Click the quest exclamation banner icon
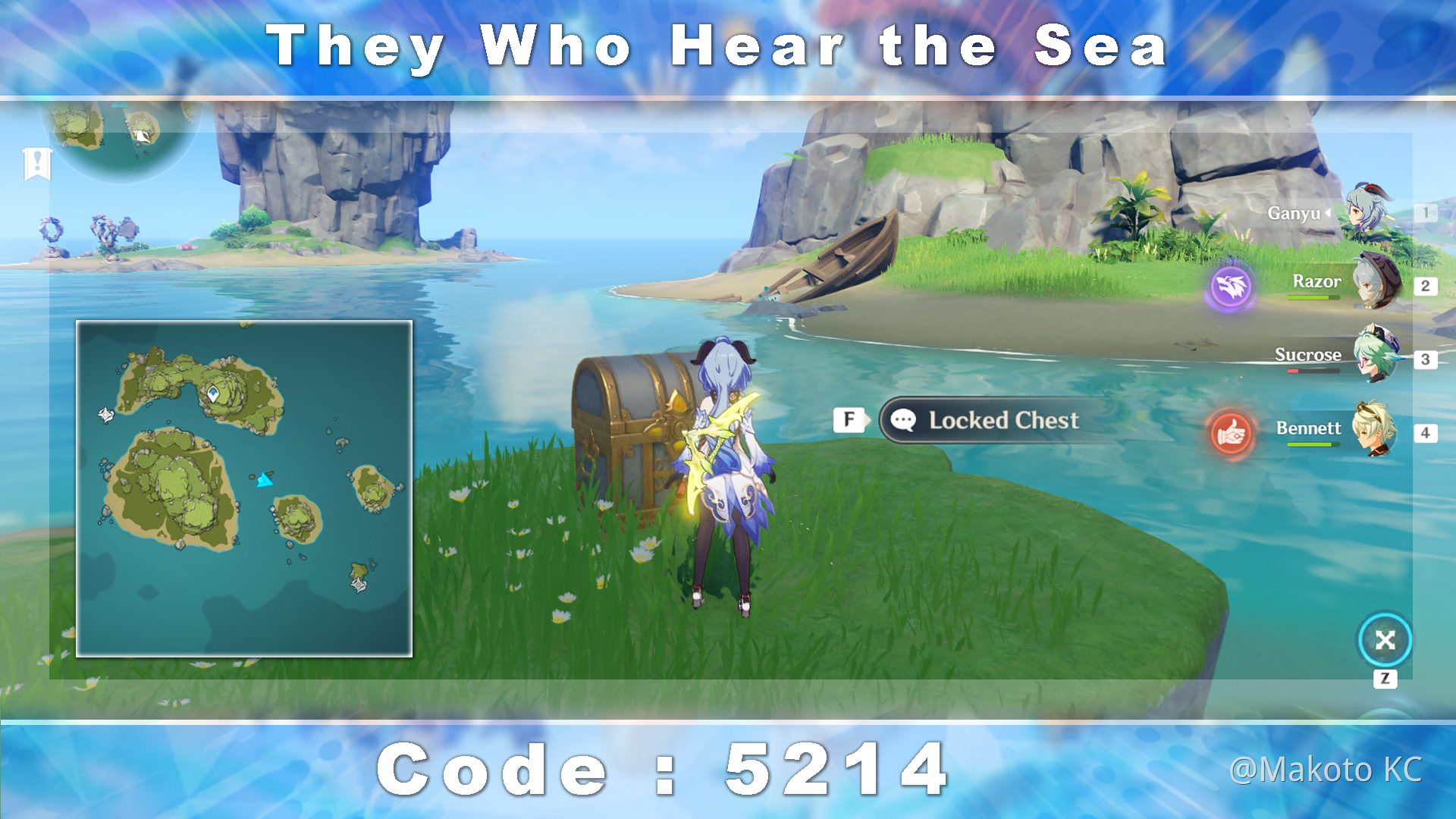The width and height of the screenshot is (1456, 819). click(36, 162)
